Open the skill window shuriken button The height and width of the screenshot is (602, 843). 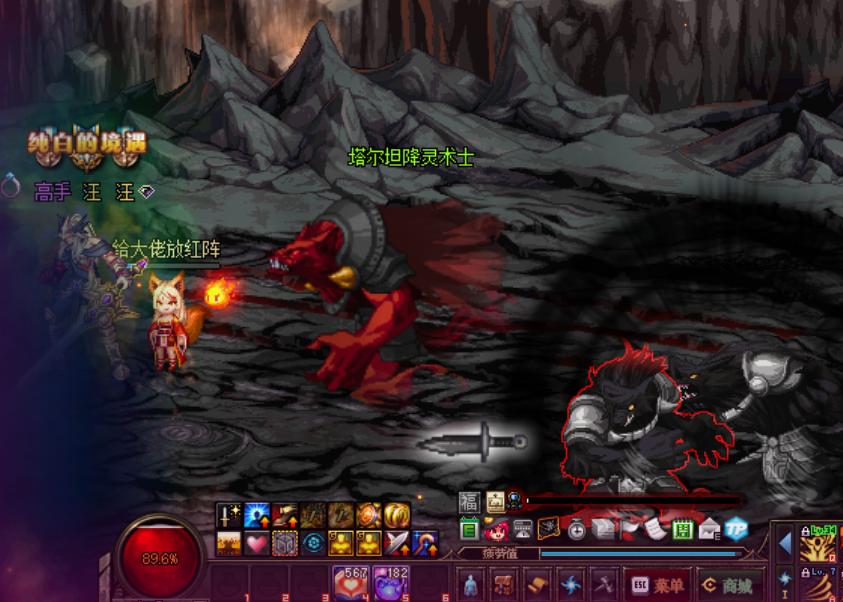tap(569, 585)
